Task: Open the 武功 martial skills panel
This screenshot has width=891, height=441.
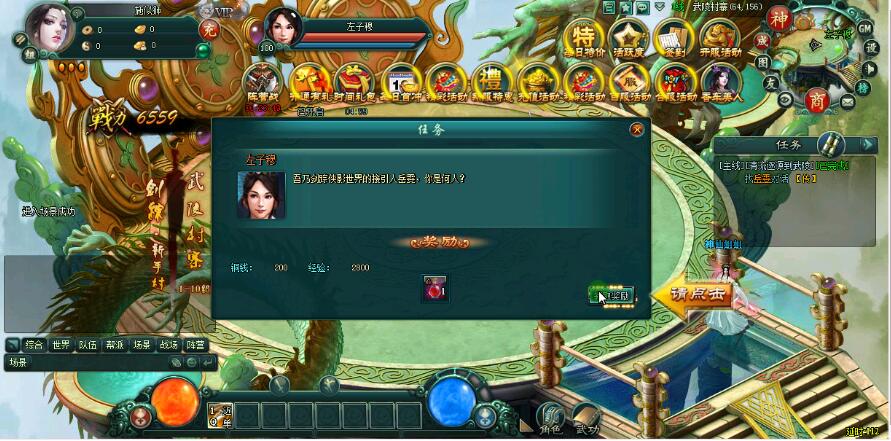Action: (587, 416)
